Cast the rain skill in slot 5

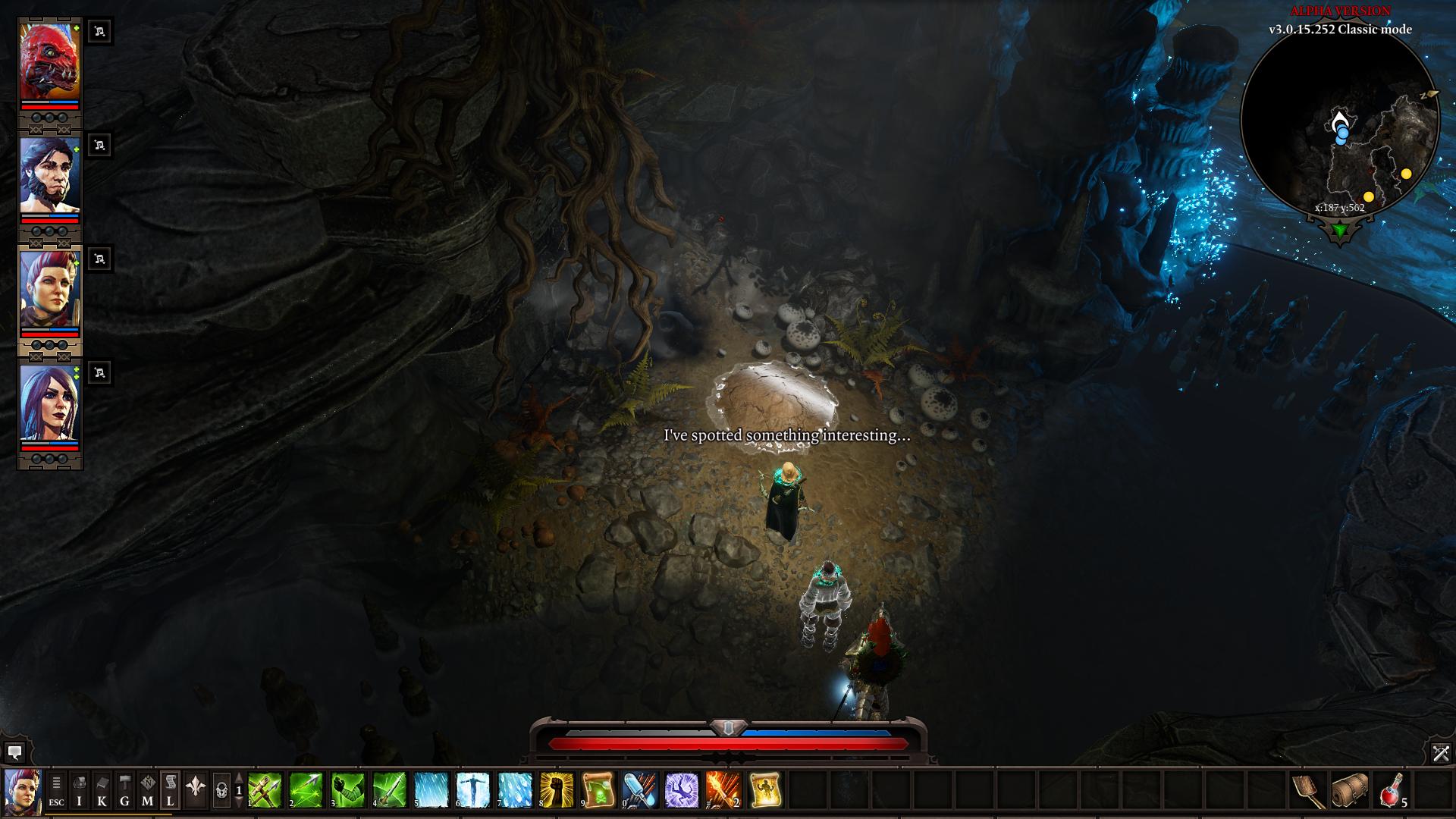coord(431,789)
